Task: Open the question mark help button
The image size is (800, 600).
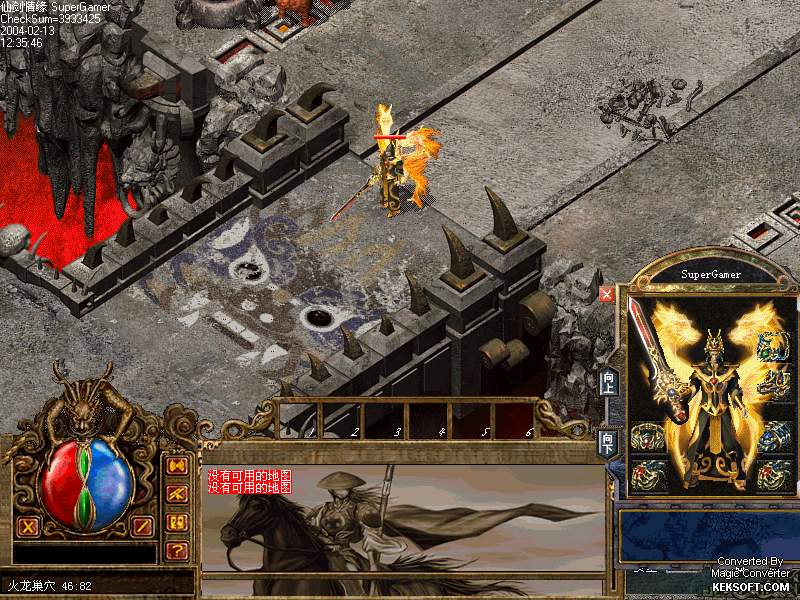Action: tap(177, 549)
